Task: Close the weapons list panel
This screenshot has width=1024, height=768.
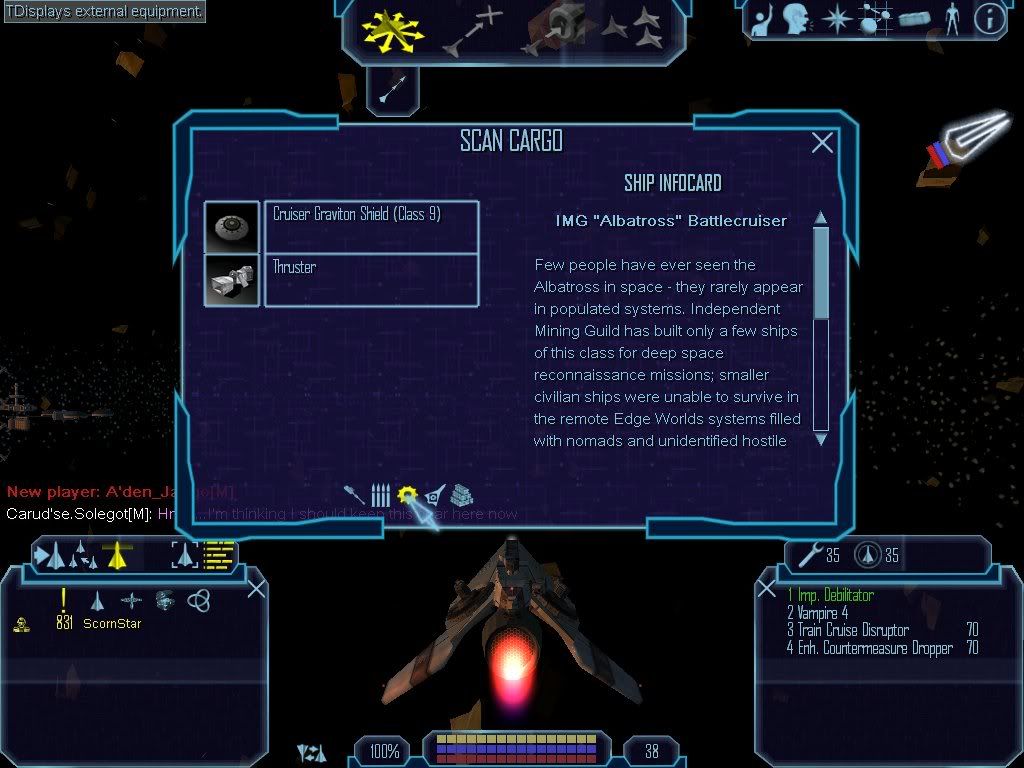Action: [x=767, y=588]
